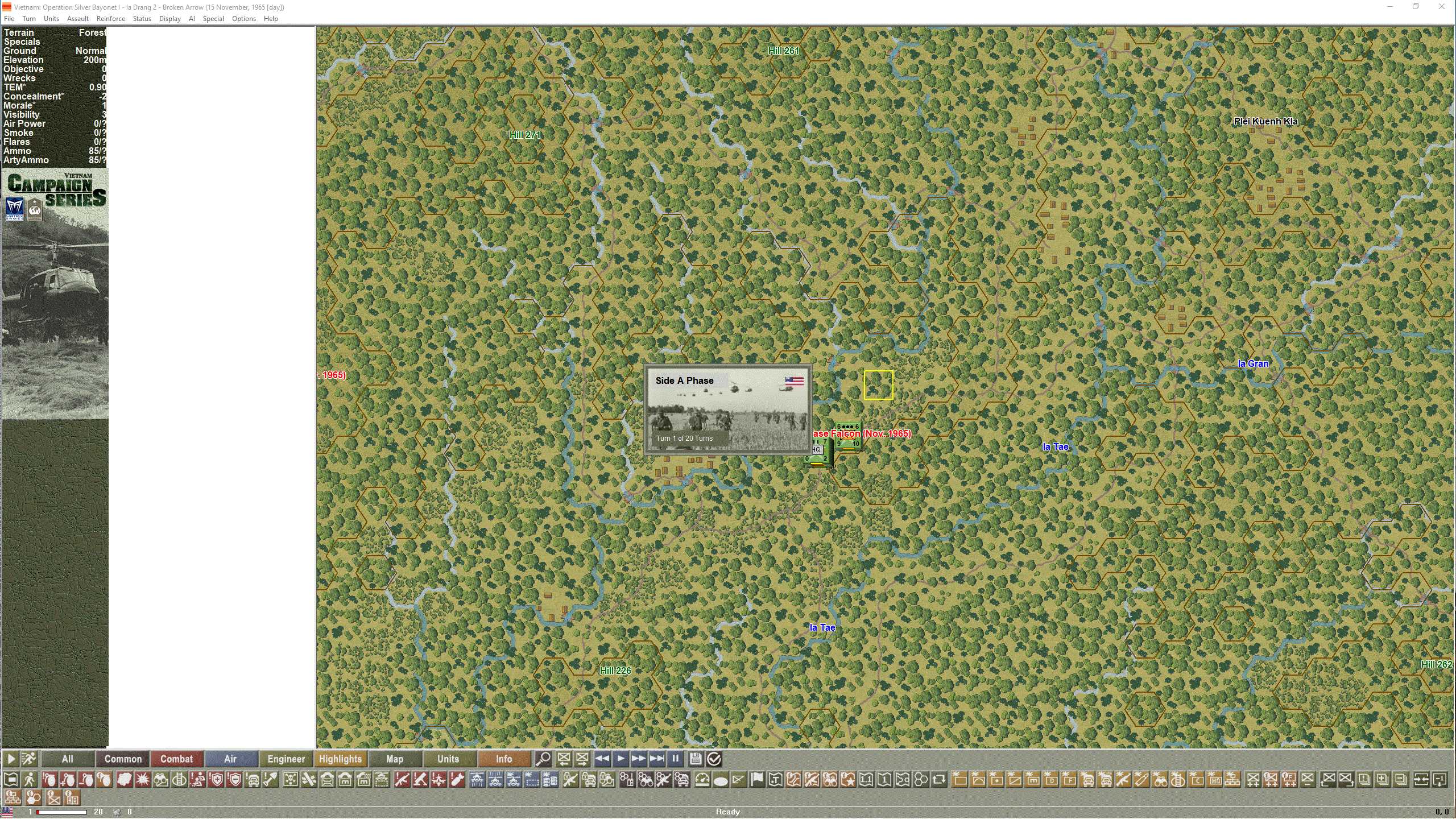1456x819 pixels.
Task: Dismiss the Side A Phase dialog
Action: [728, 409]
